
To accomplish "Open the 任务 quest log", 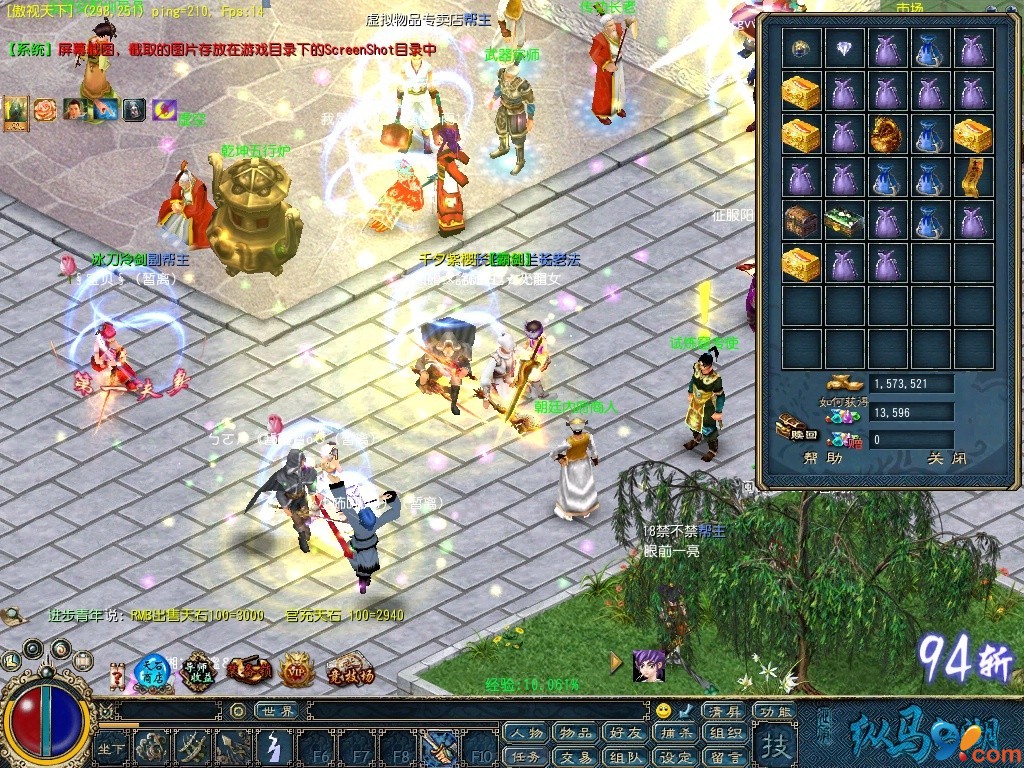I will point(527,757).
